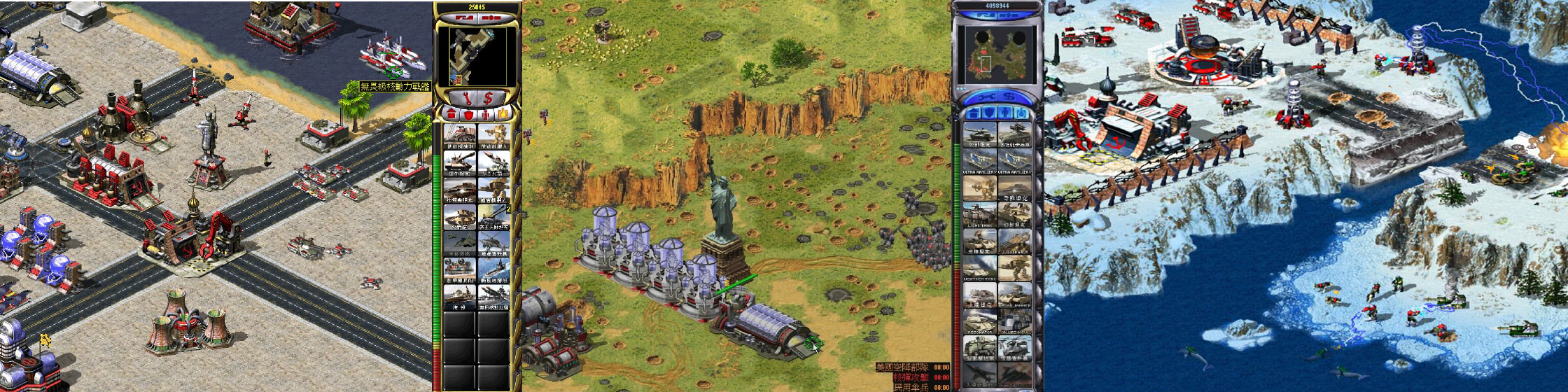Switch to the yellow vehicles build tab
Viewport: 1568px width, 392px height.
503,113
